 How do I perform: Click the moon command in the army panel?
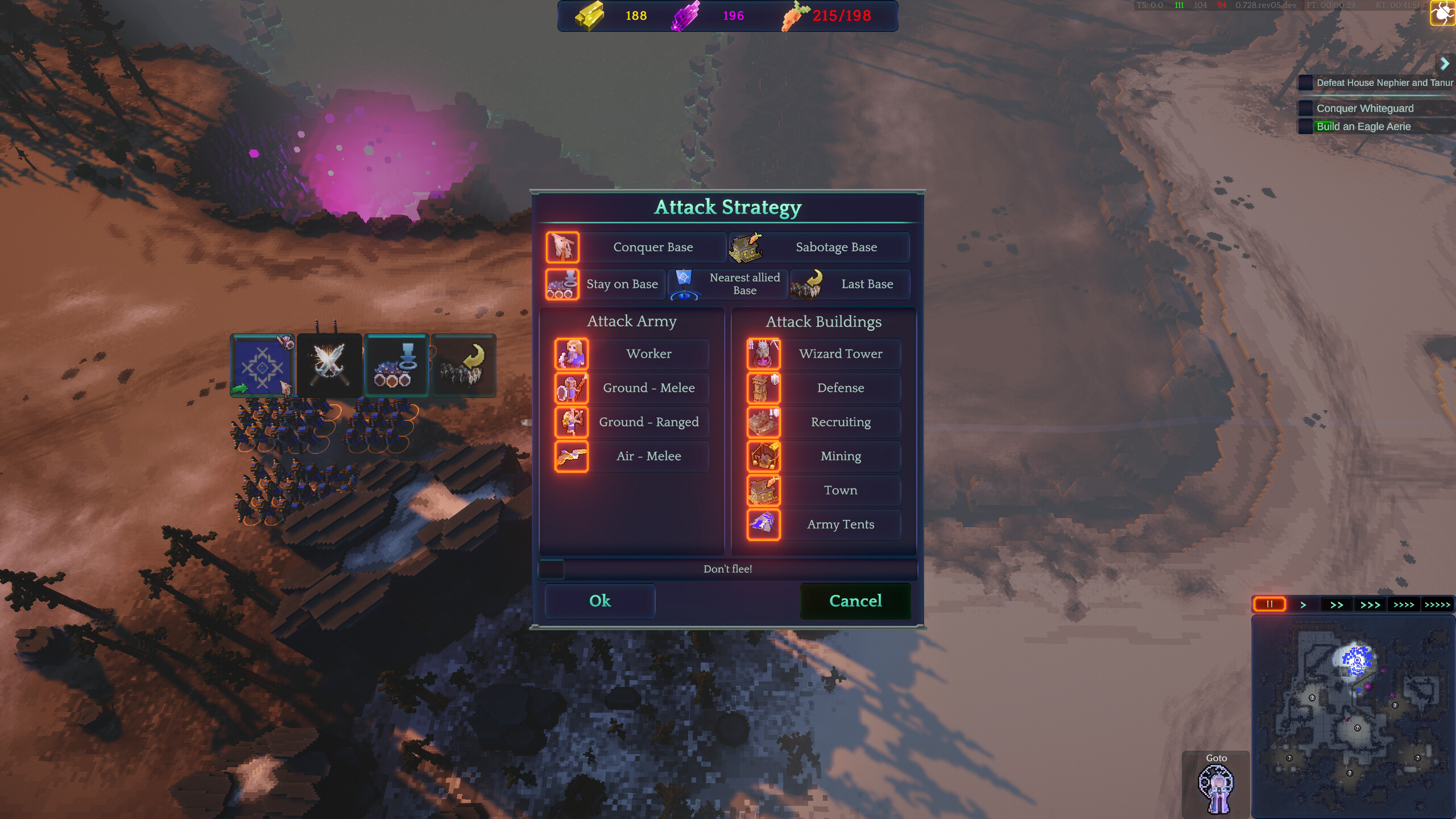click(x=462, y=365)
